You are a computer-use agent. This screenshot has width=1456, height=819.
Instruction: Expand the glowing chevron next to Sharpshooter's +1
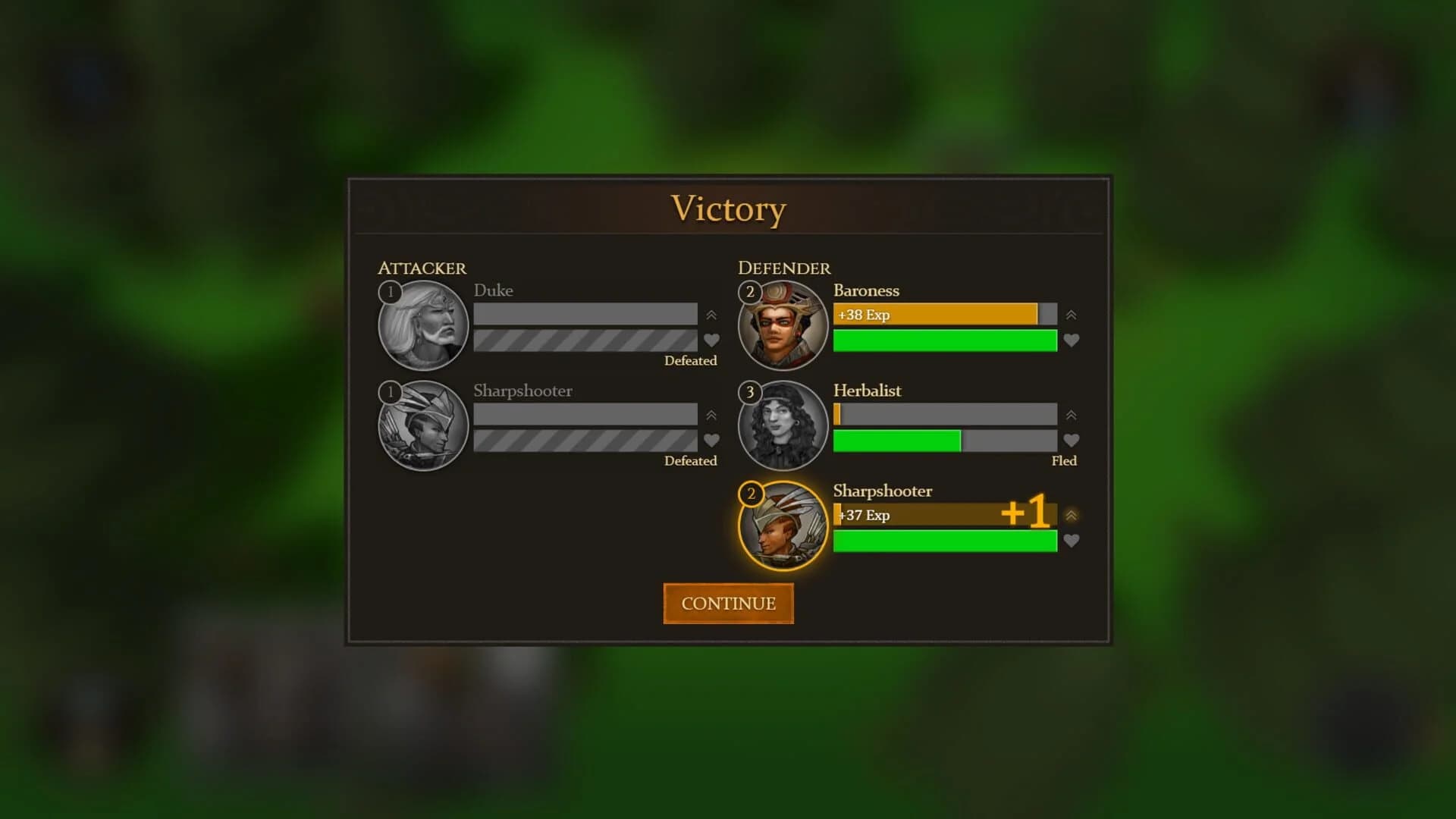click(x=1072, y=515)
